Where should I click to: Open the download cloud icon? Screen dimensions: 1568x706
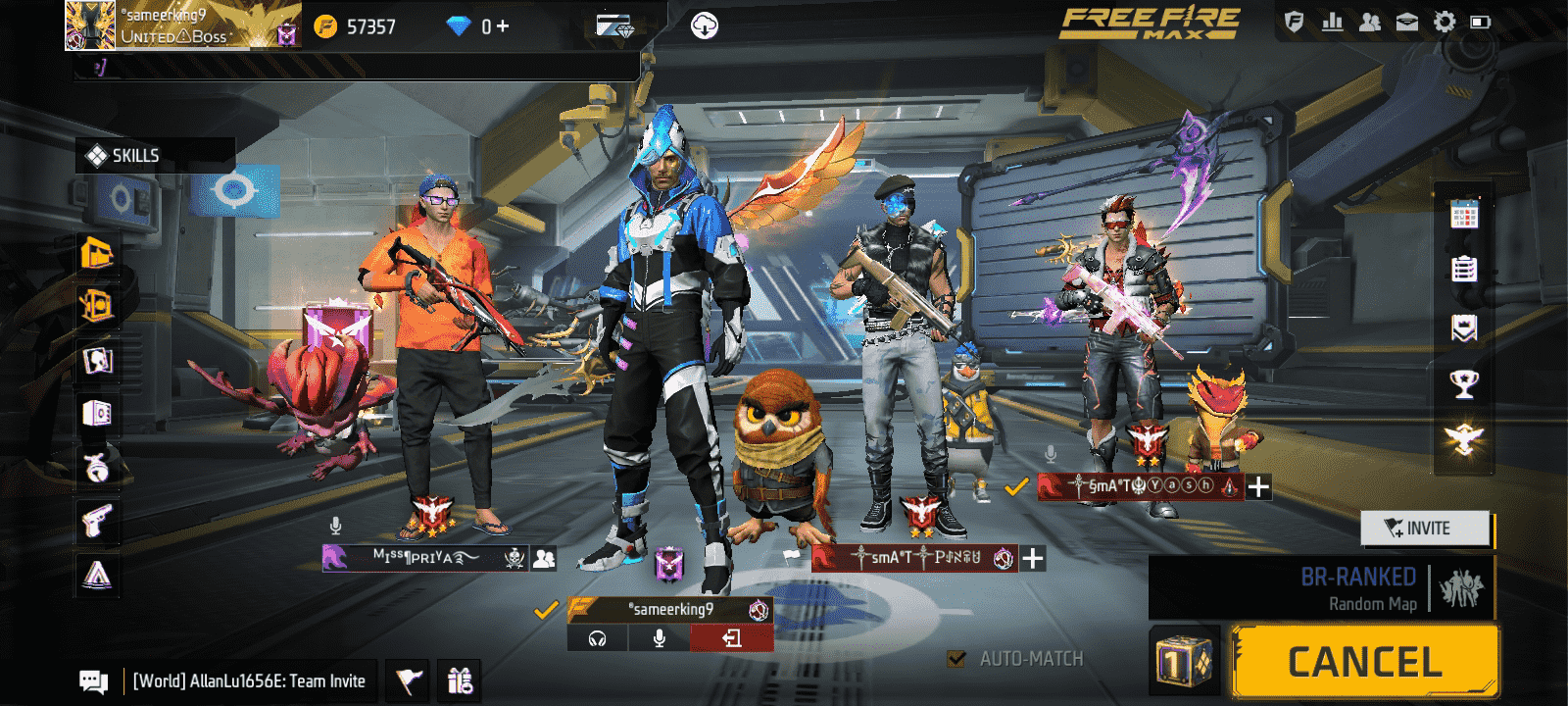point(704,26)
